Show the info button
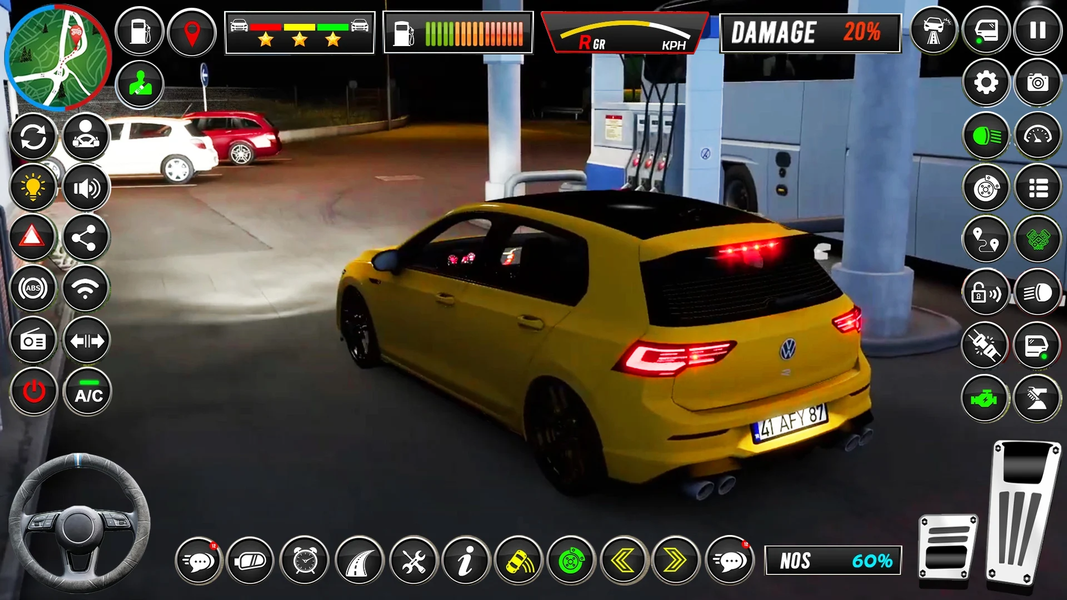Screen dimensions: 1067x600 (x=465, y=560)
